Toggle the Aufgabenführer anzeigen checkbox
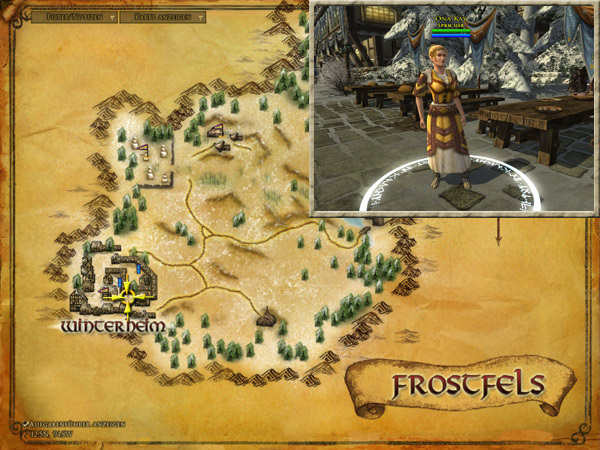This screenshot has width=600, height=450. (x=25, y=425)
